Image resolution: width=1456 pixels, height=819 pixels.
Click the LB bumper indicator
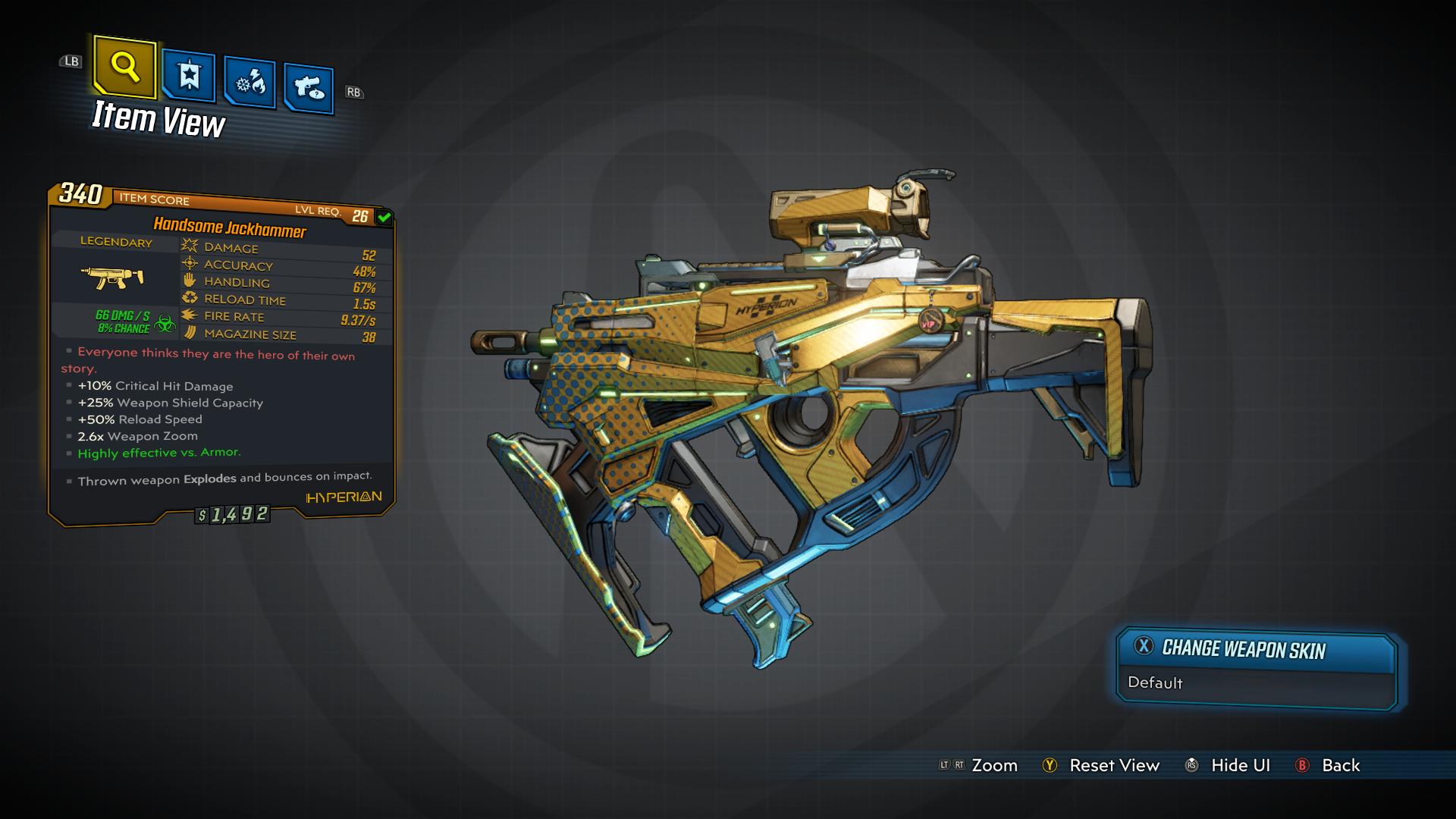(x=71, y=61)
